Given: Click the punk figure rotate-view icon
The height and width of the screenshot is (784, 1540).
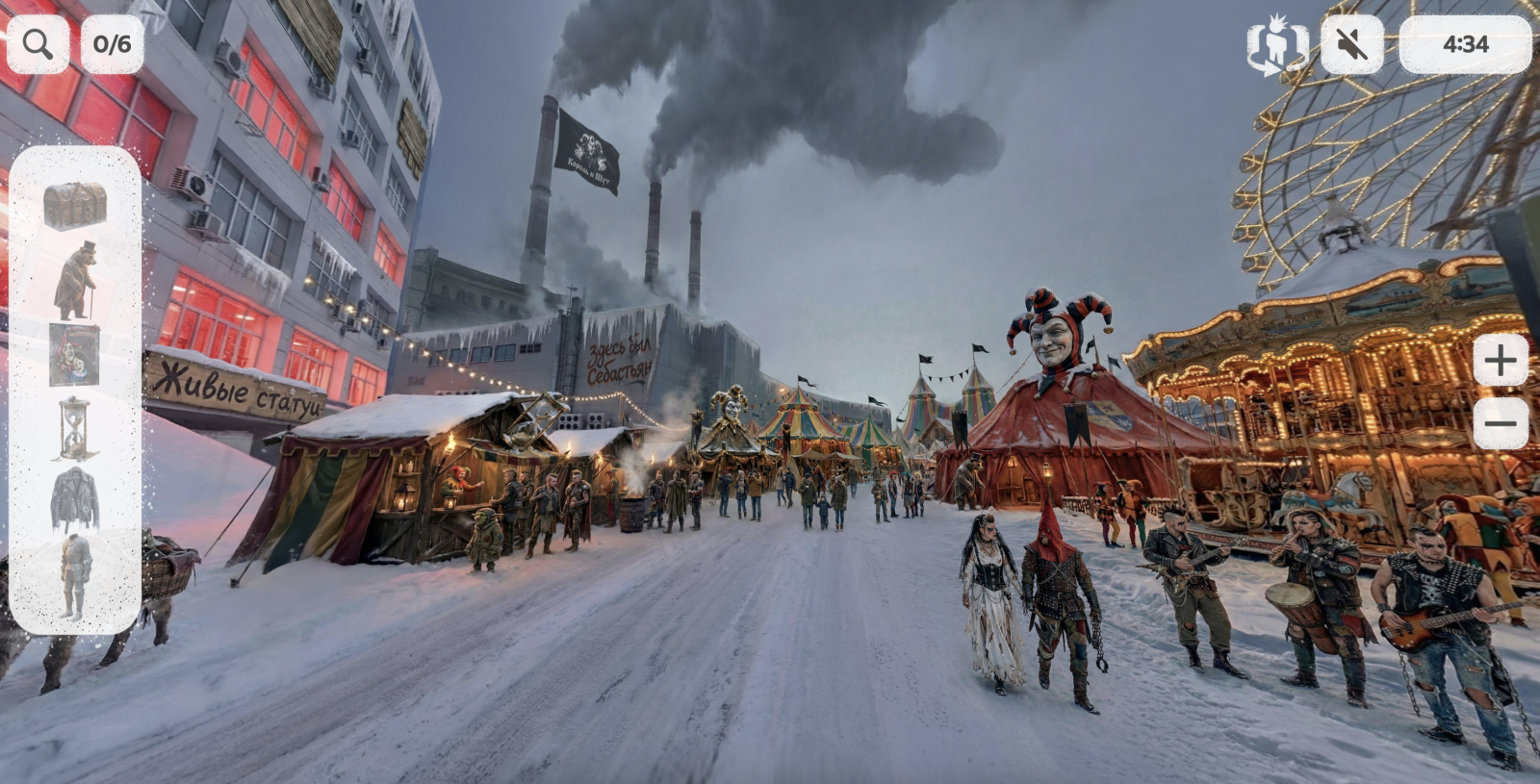Looking at the screenshot, I should pyautogui.click(x=1277, y=45).
